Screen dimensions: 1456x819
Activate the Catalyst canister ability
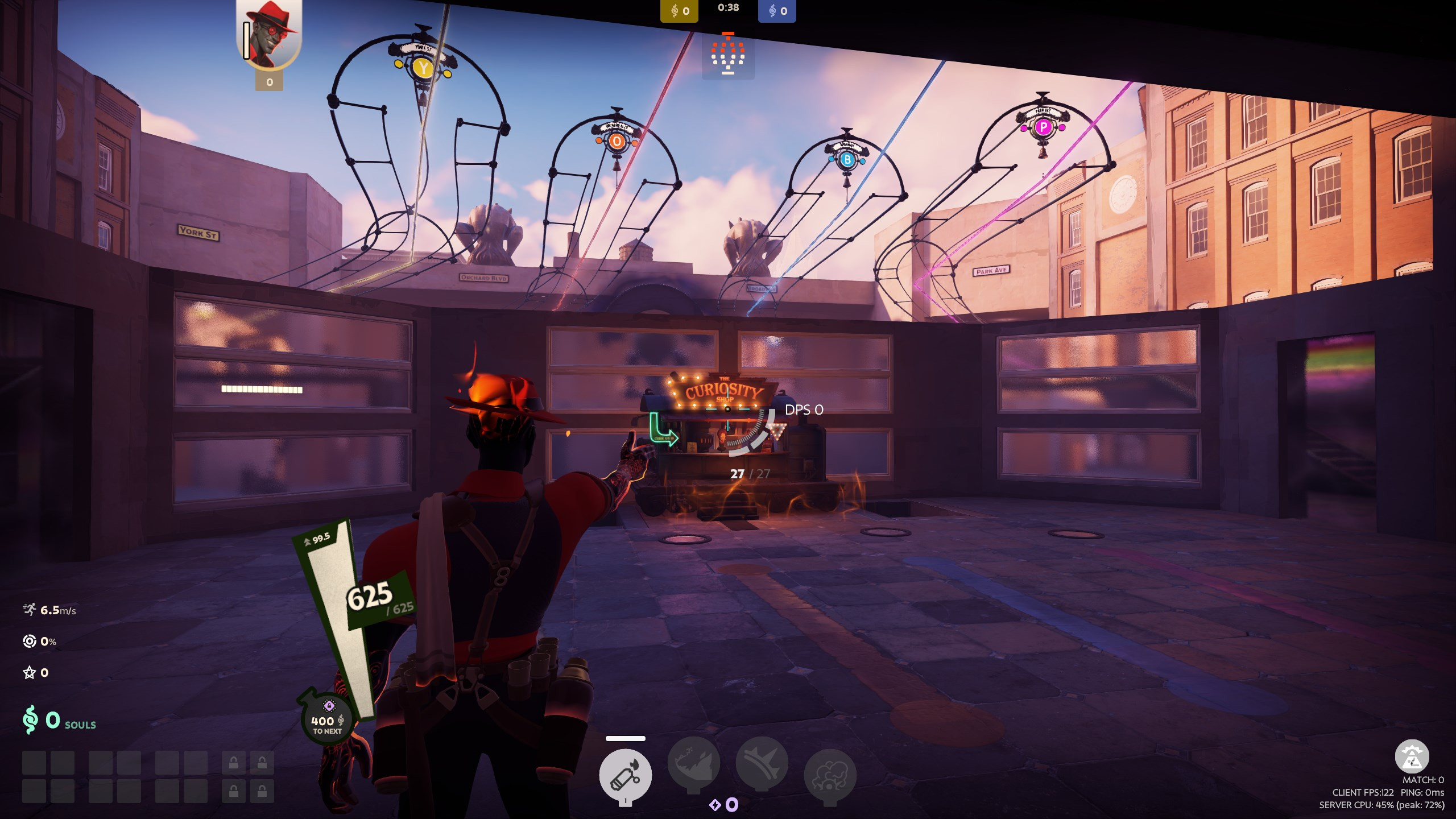coord(625,774)
